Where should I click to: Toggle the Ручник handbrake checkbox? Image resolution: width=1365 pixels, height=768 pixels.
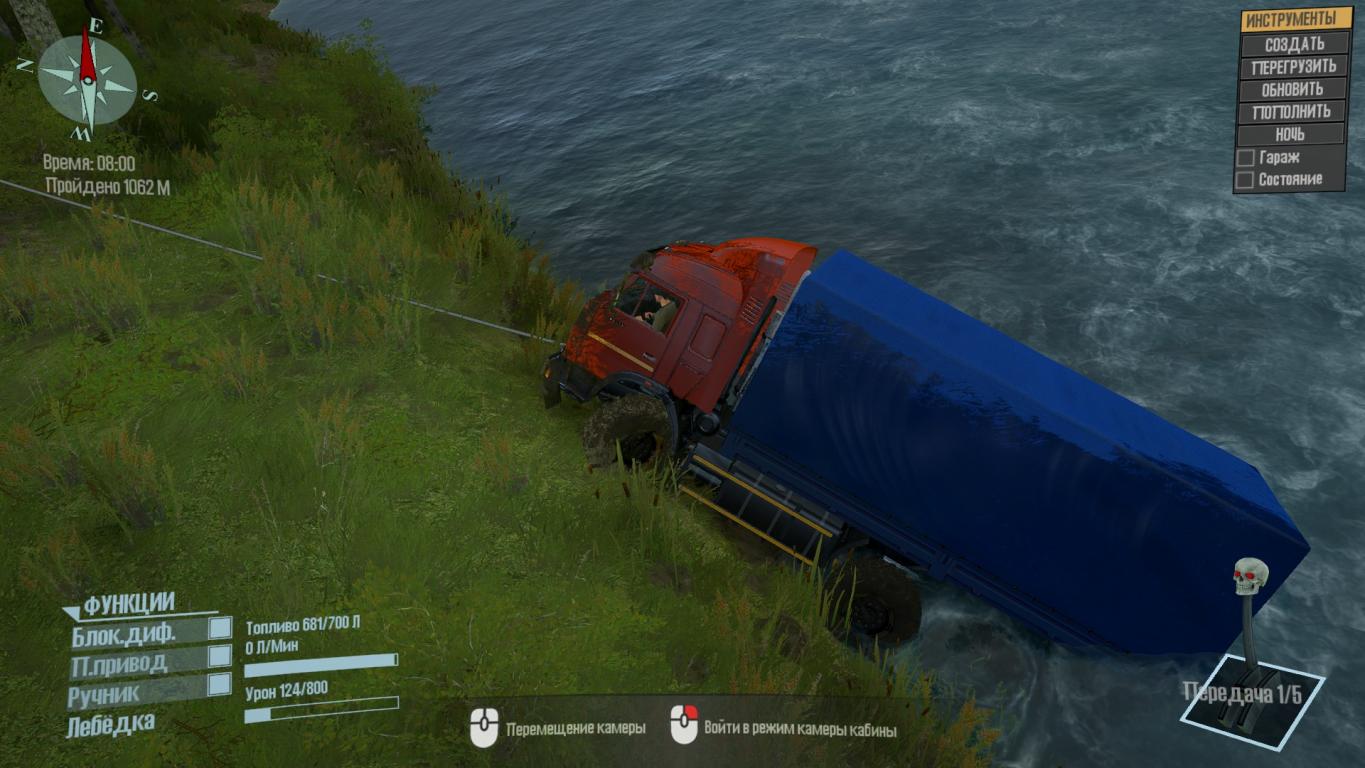tap(219, 684)
